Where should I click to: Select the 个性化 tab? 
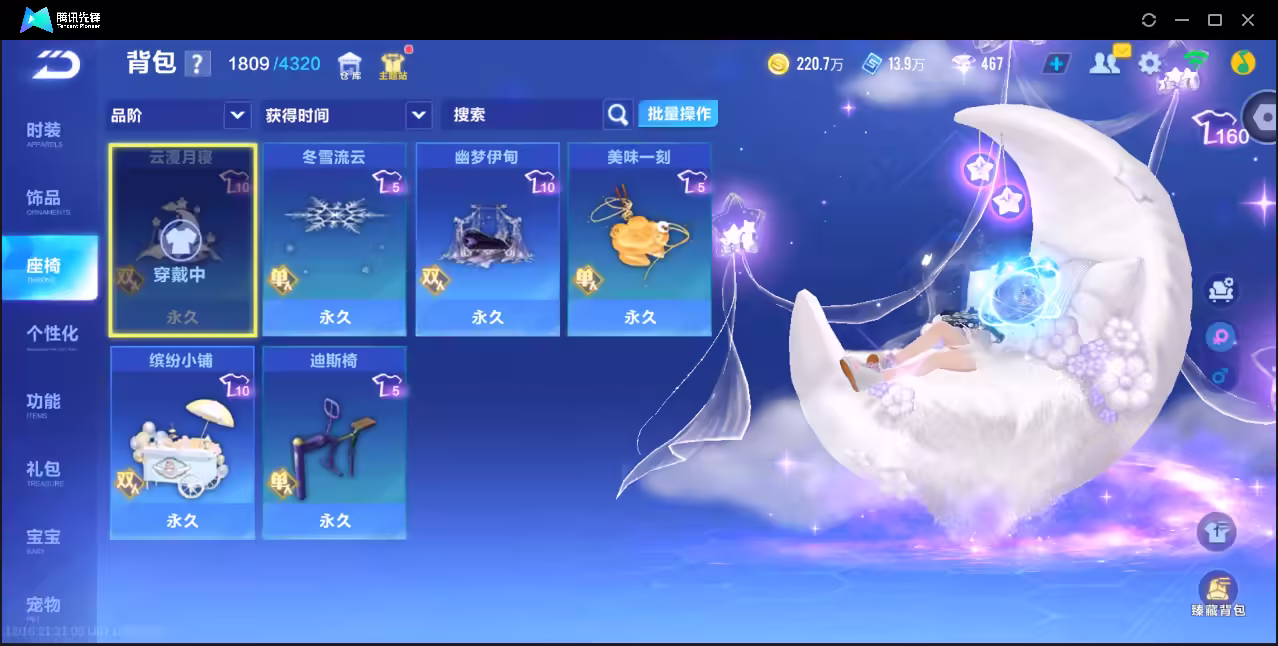[51, 336]
